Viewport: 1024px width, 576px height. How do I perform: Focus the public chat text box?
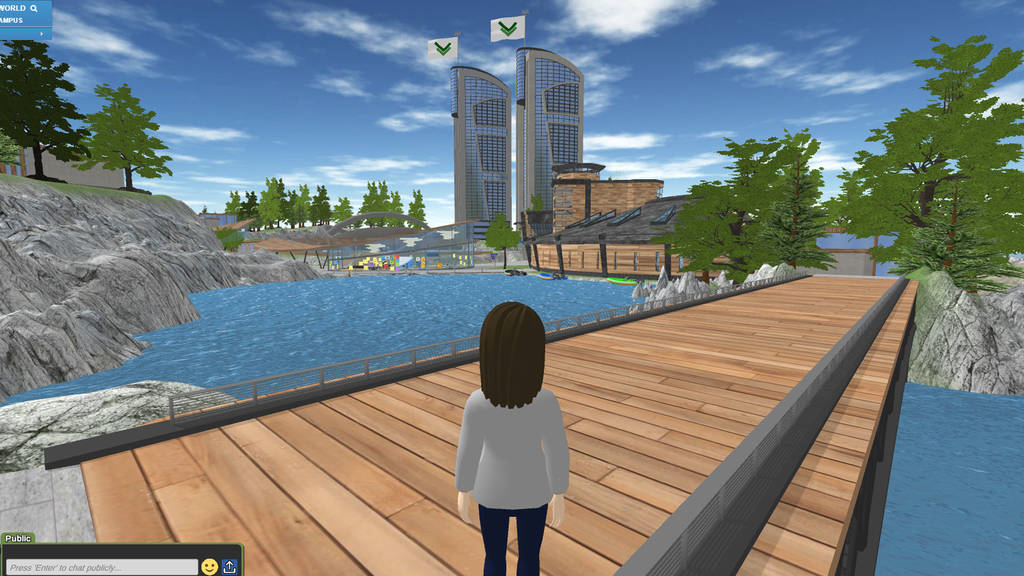(x=100, y=567)
